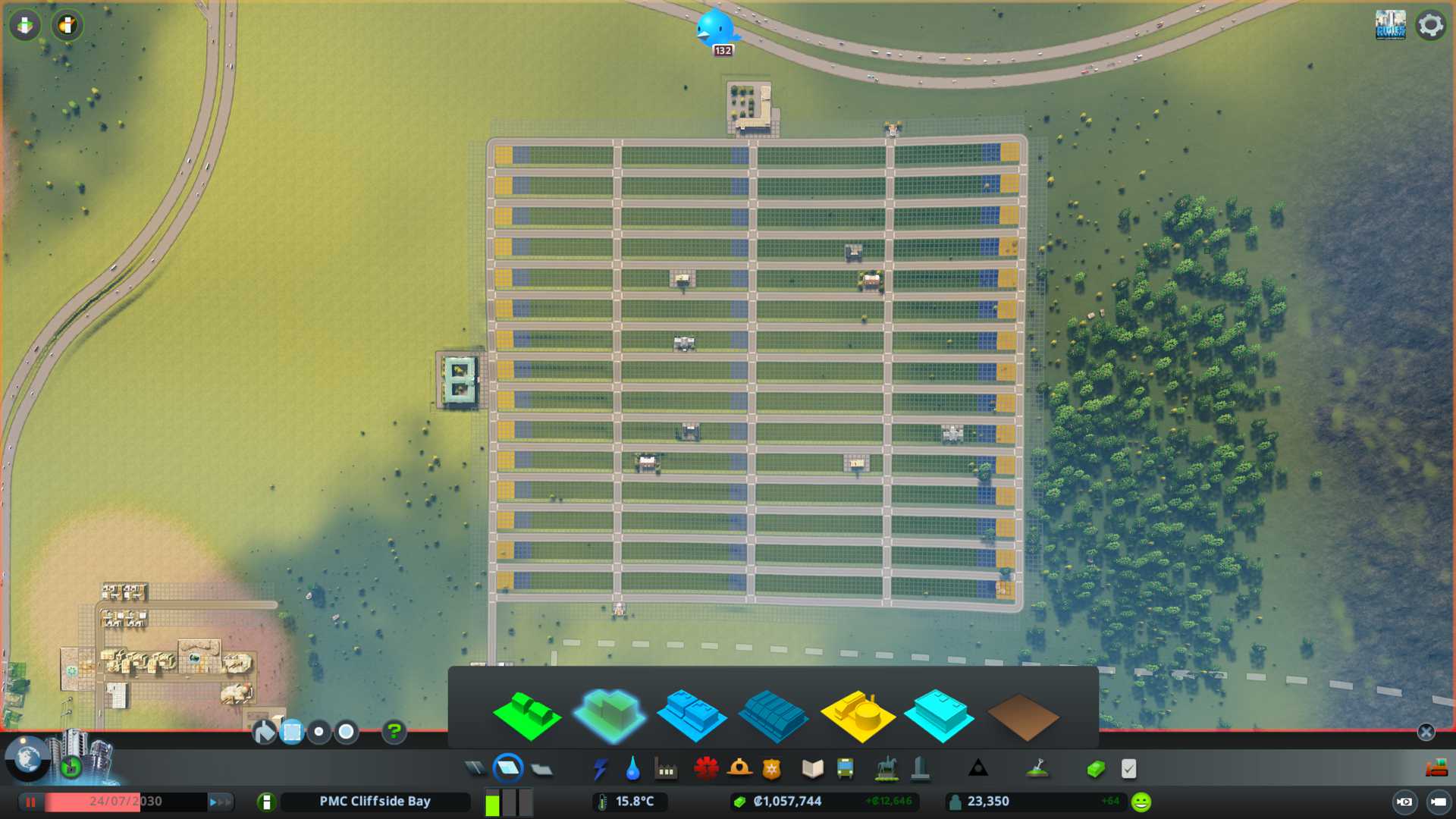Open the gear options menu
1456x819 pixels.
1430,25
